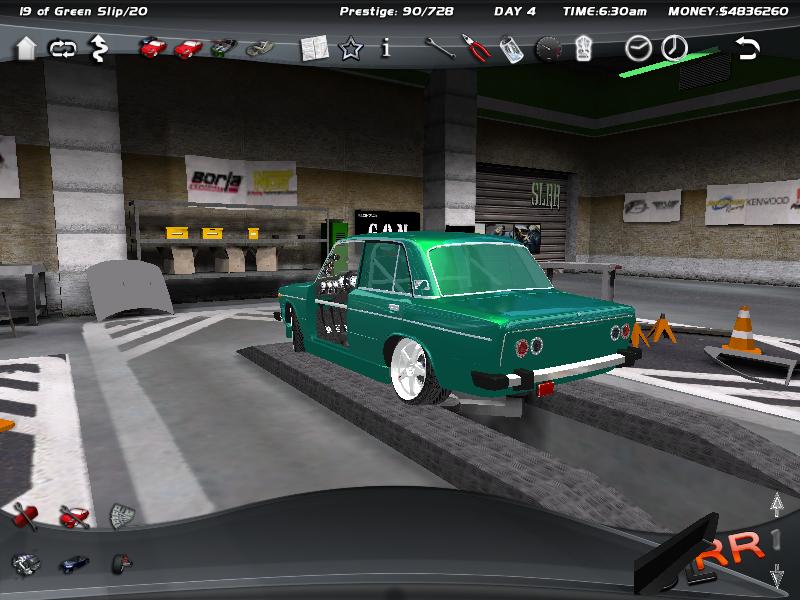Click the down arrow page stepper
800x600 pixels.
coord(775,576)
